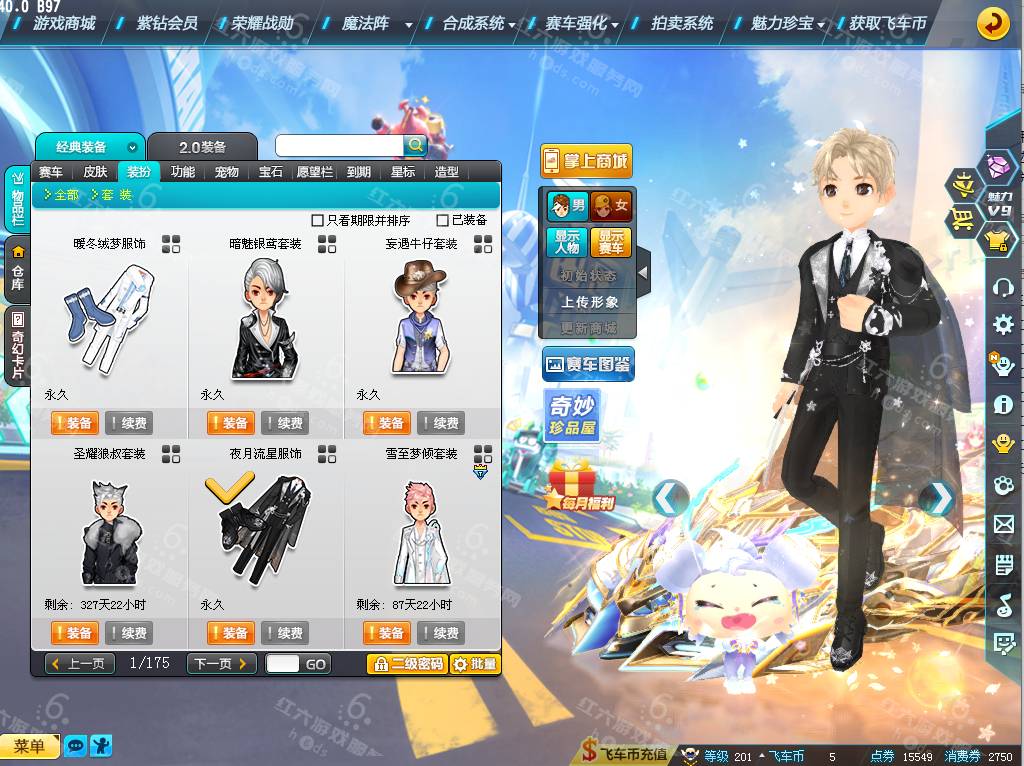Click the item search magnifier button

pyautogui.click(x=415, y=146)
